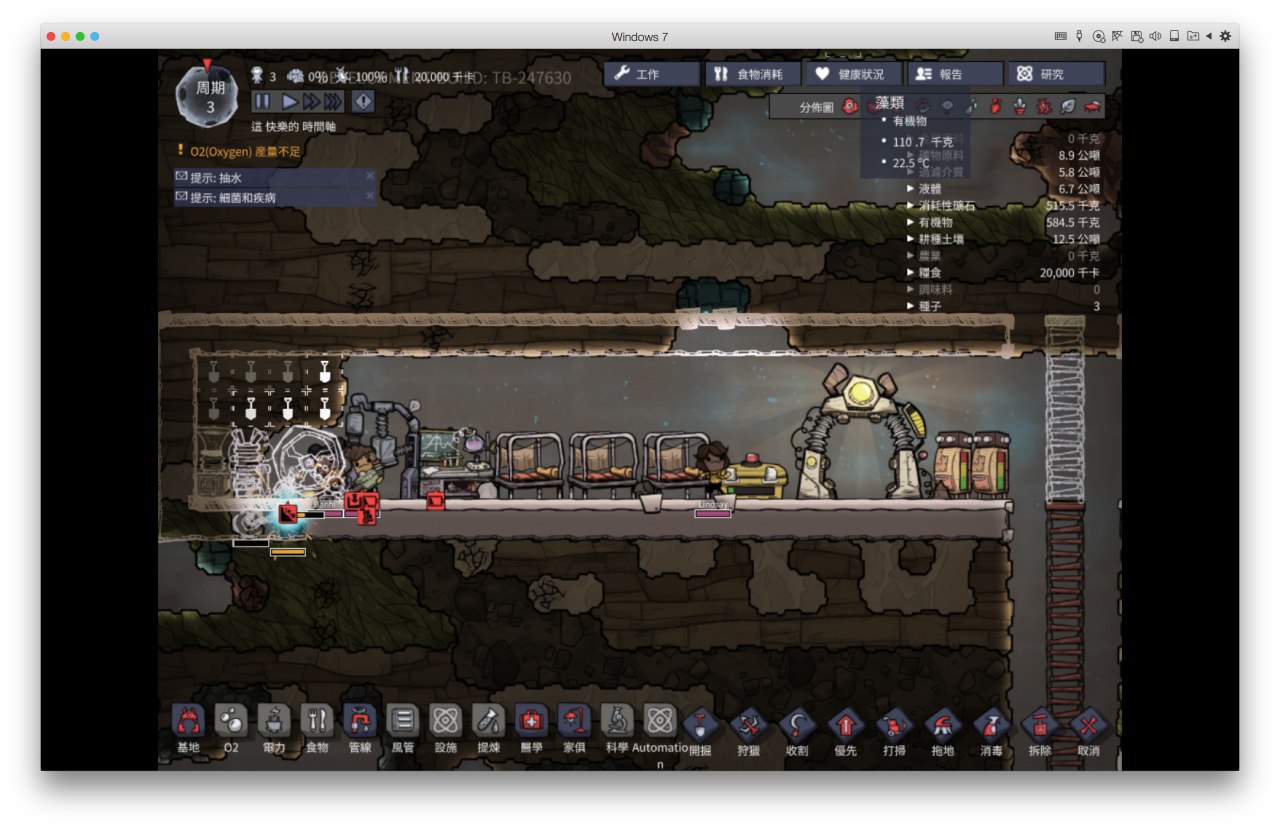Open the 食物消耗 consumables screen

tap(752, 74)
